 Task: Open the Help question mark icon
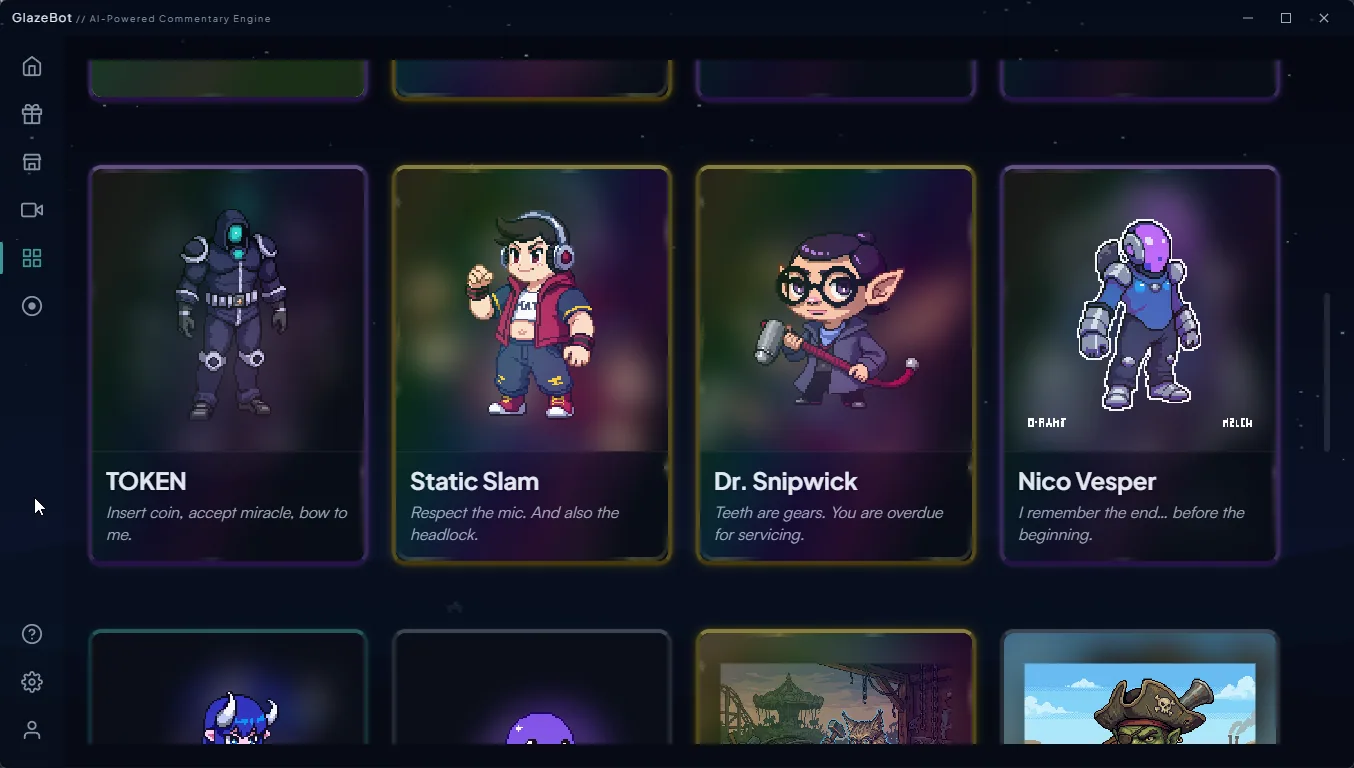[x=31, y=633]
